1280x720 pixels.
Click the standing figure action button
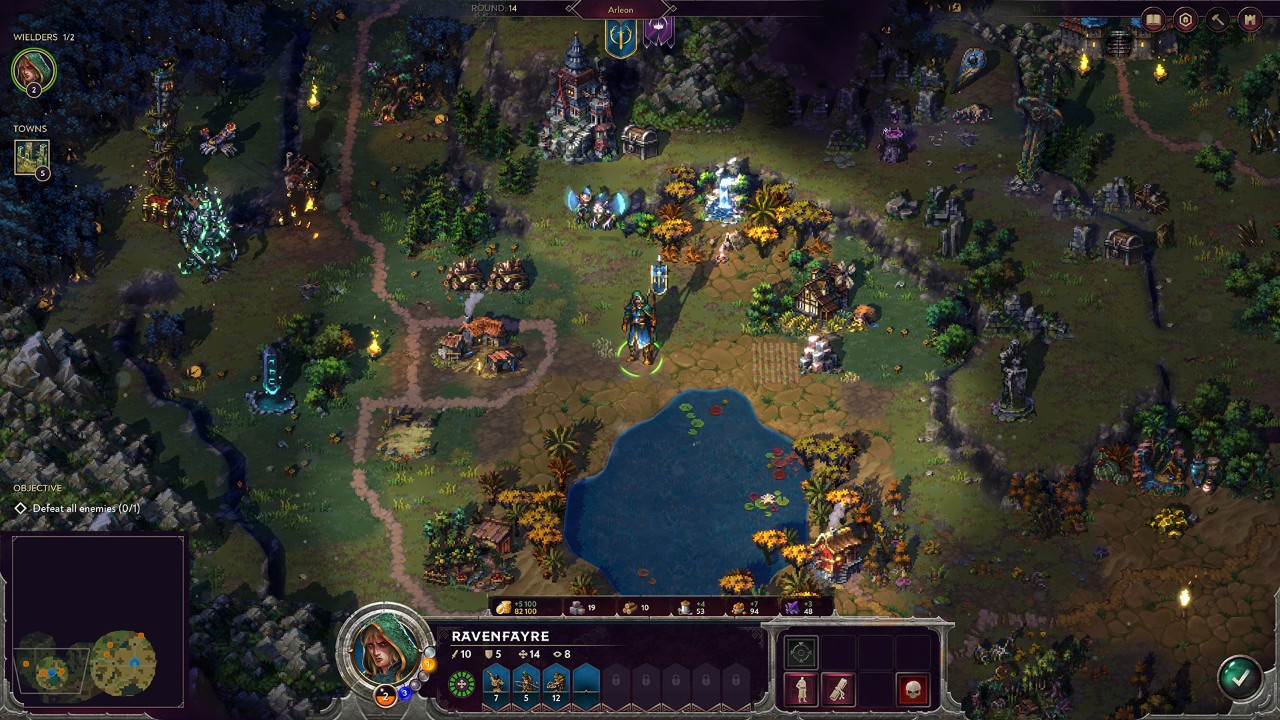tap(801, 688)
